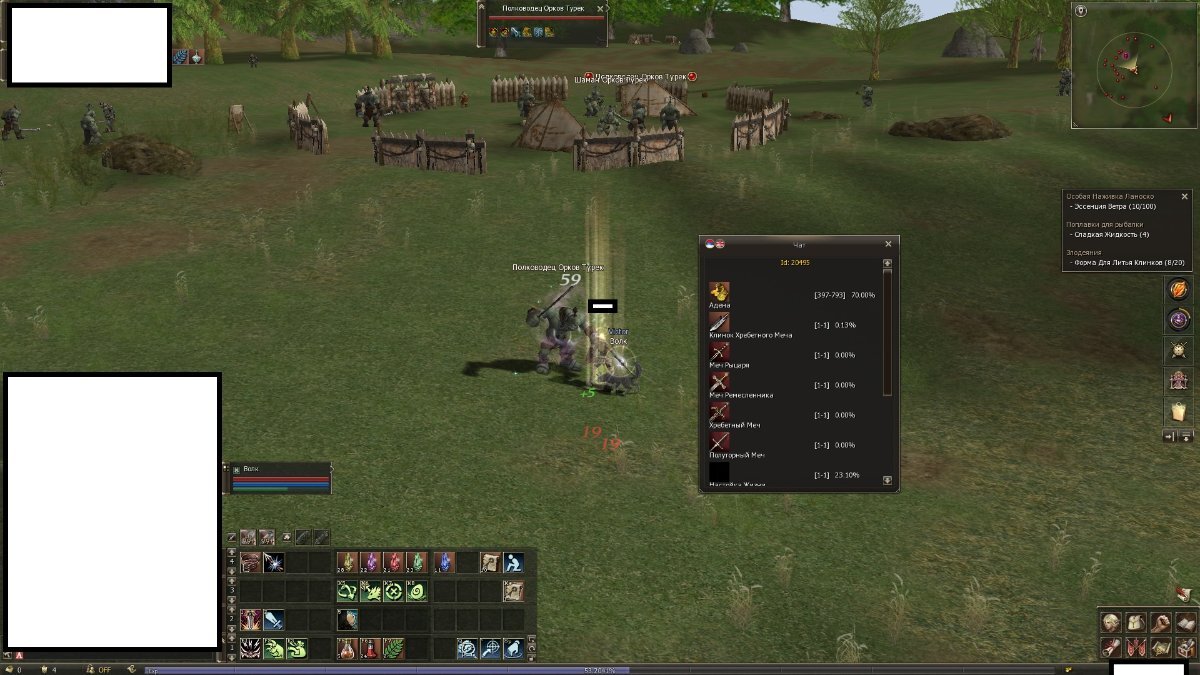The height and width of the screenshot is (675, 1200).
Task: Click the white shopping bag side icon
Action: tap(1179, 411)
